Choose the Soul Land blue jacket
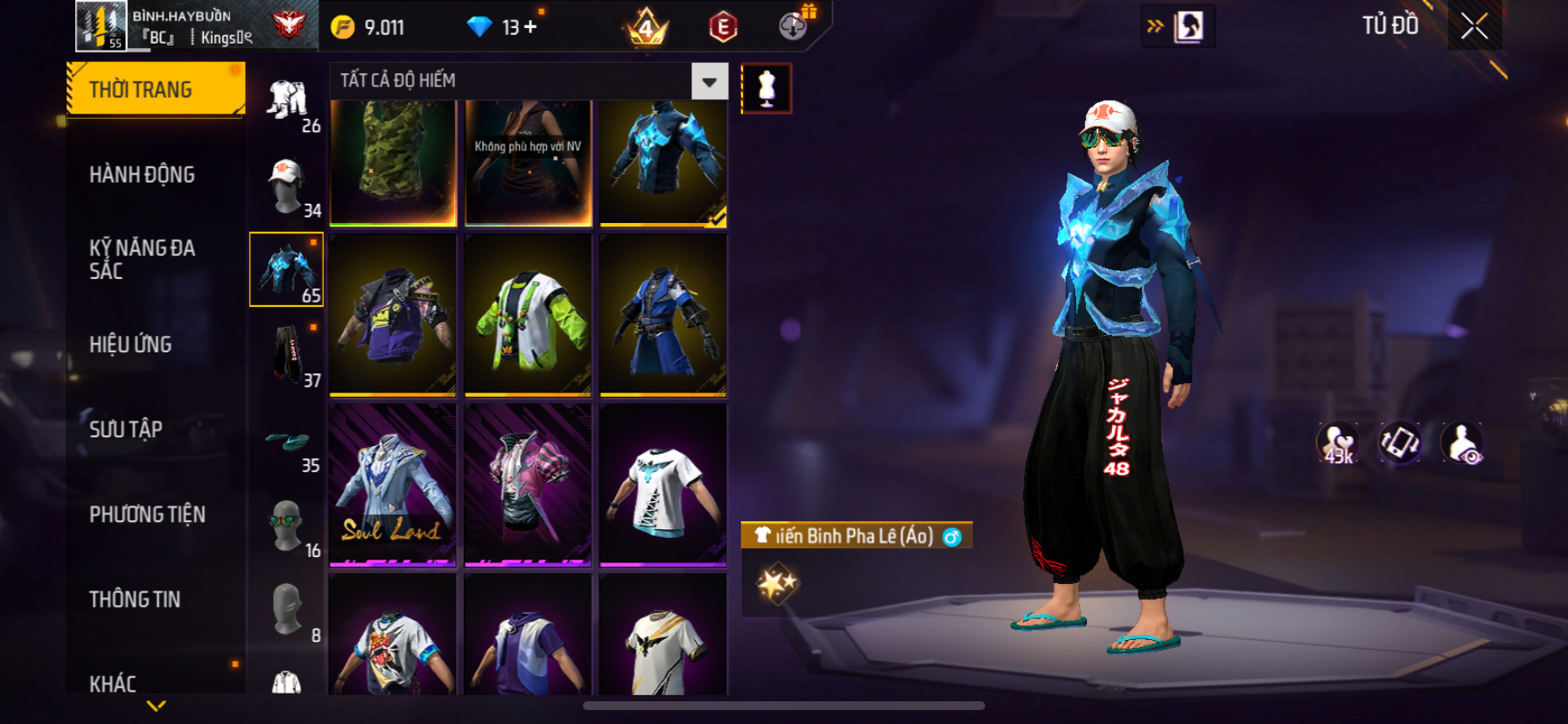 pyautogui.click(x=393, y=485)
